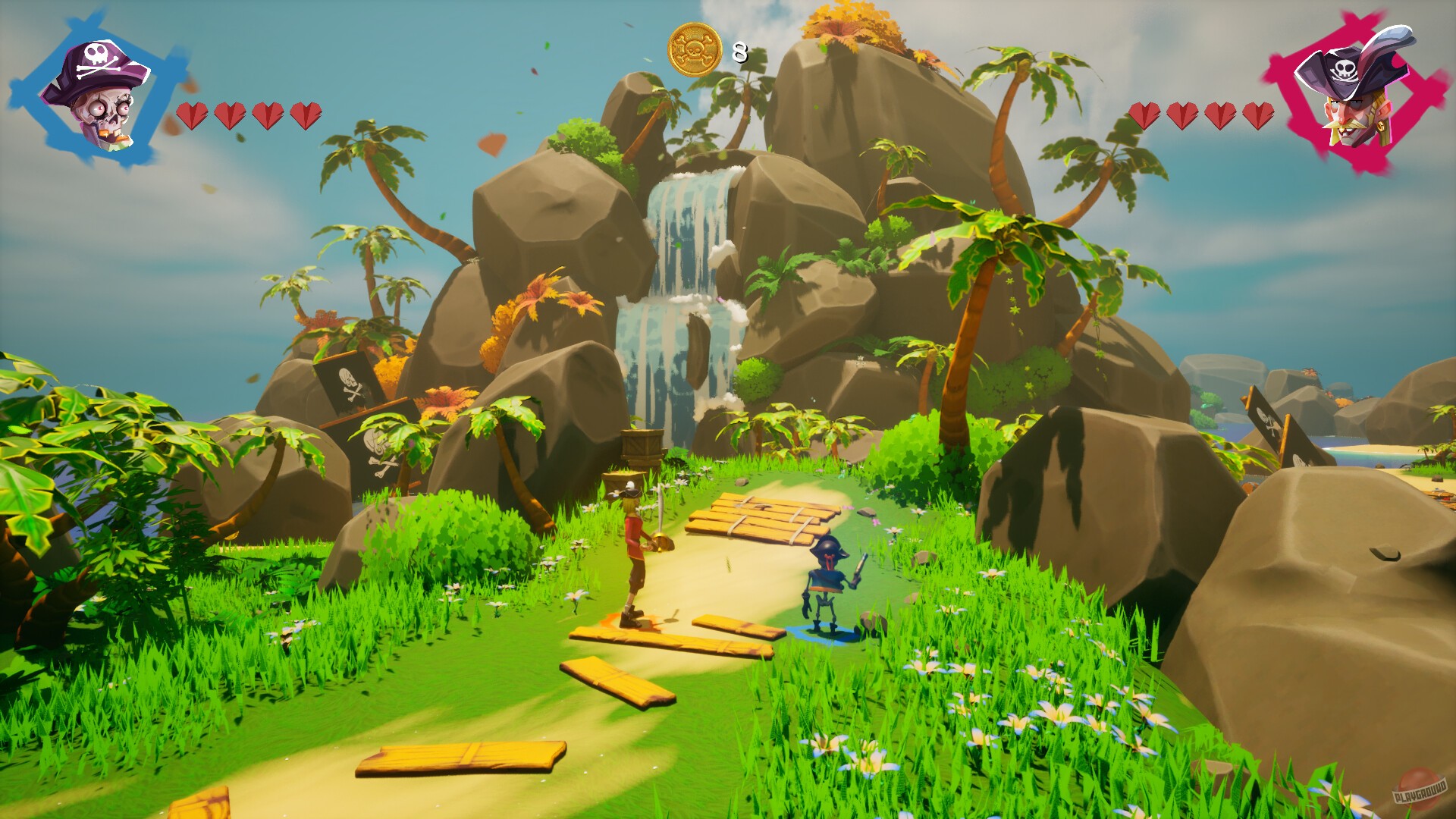The image size is (1456, 819).
Task: Select the third heart near the pink frame
Action: tap(1220, 115)
